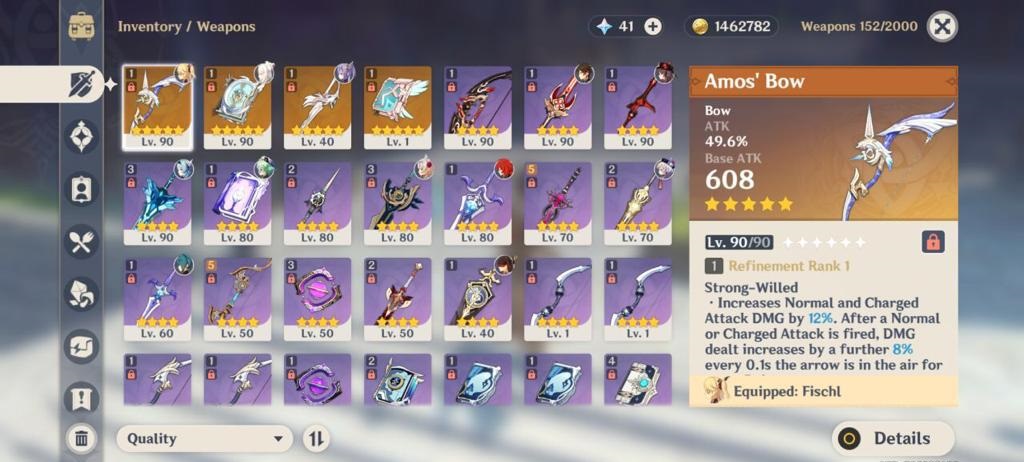
Task: Switch to the Materials tab with ore icon
Action: [x=81, y=294]
